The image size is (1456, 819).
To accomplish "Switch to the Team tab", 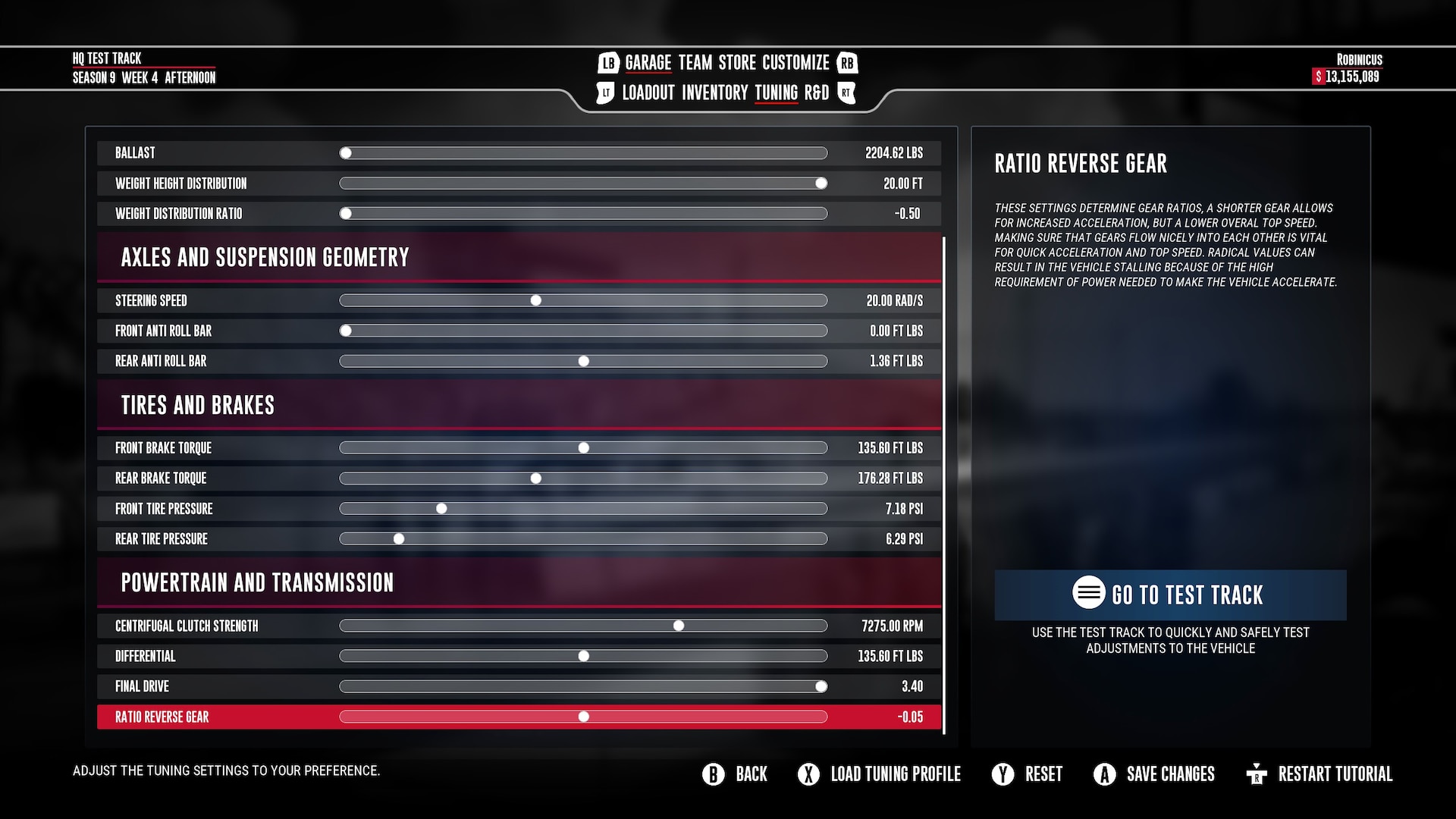I will [x=695, y=63].
